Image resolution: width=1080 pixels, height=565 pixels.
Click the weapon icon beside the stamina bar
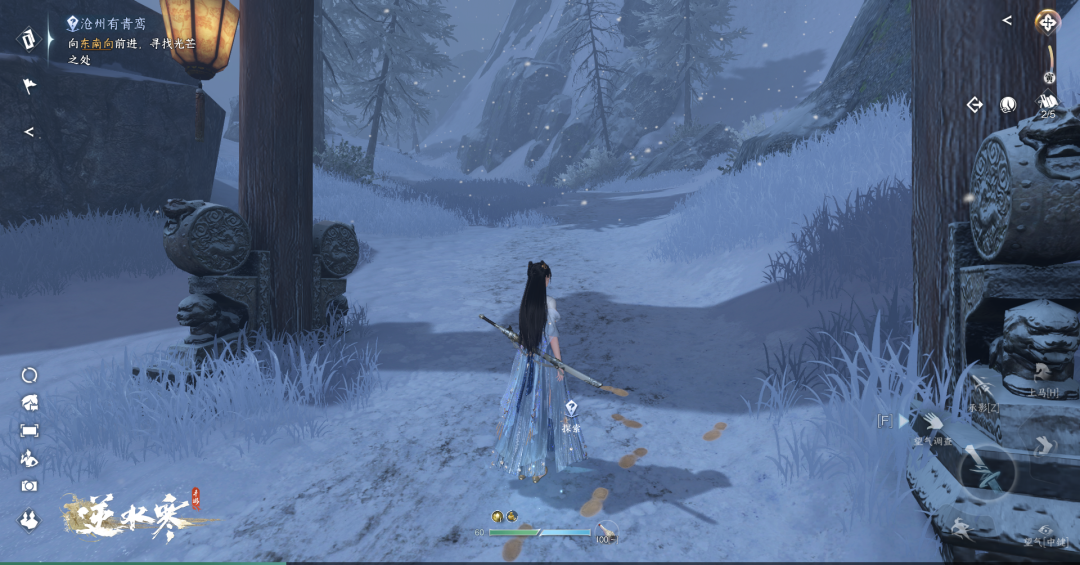pyautogui.click(x=604, y=531)
